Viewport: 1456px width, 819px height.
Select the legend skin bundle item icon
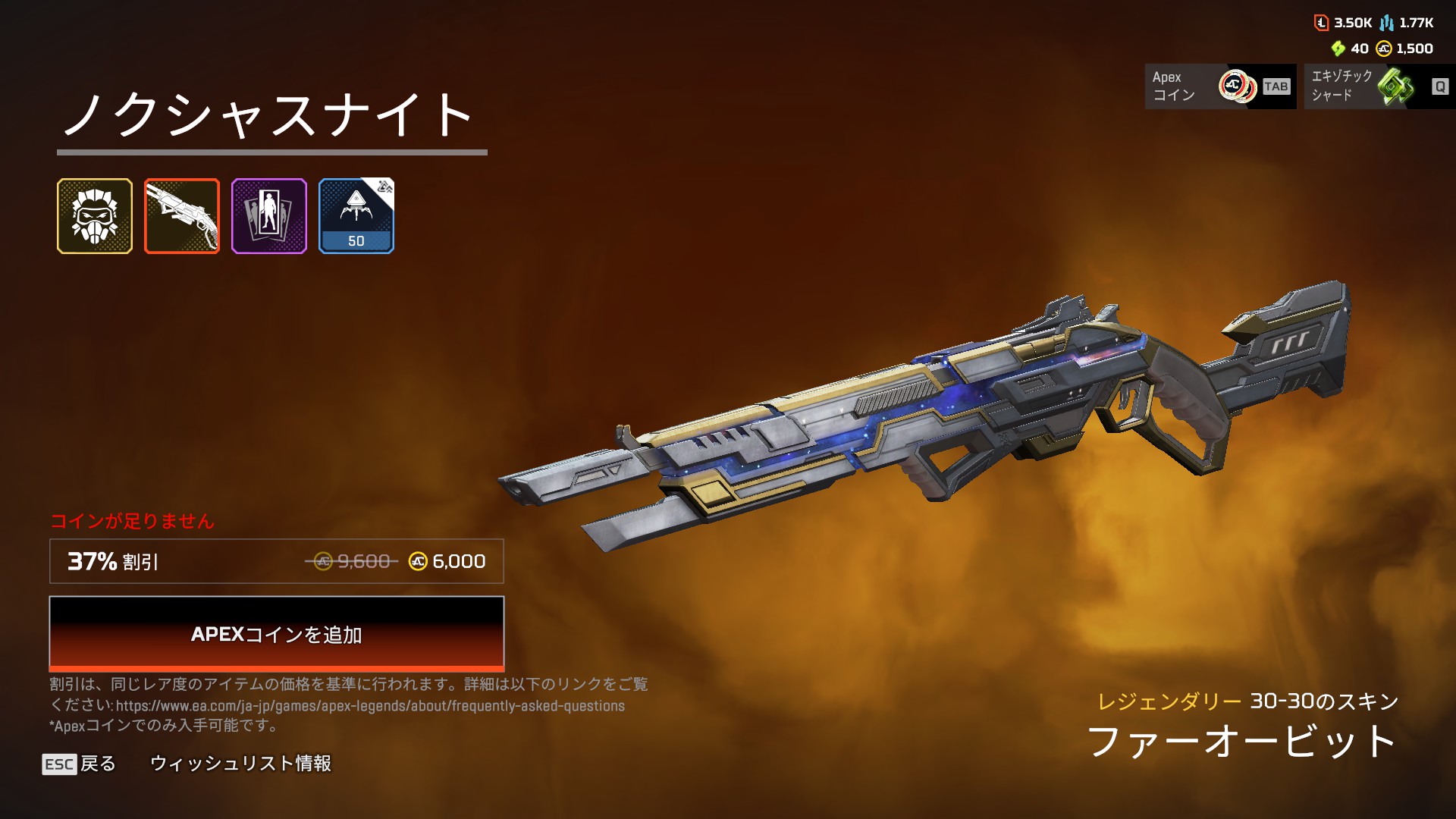pyautogui.click(x=95, y=216)
